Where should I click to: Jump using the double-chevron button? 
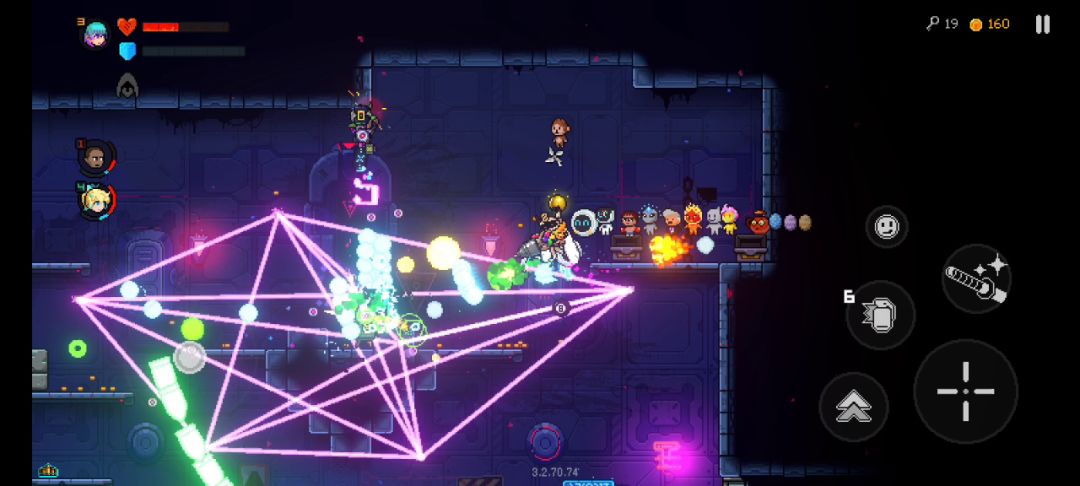tap(853, 406)
